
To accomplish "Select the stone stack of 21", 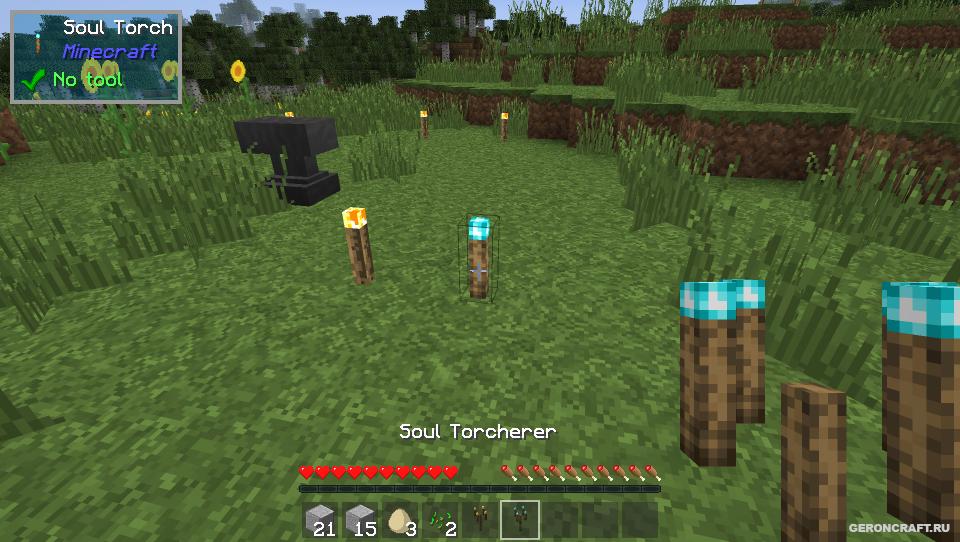I will pyautogui.click(x=320, y=519).
